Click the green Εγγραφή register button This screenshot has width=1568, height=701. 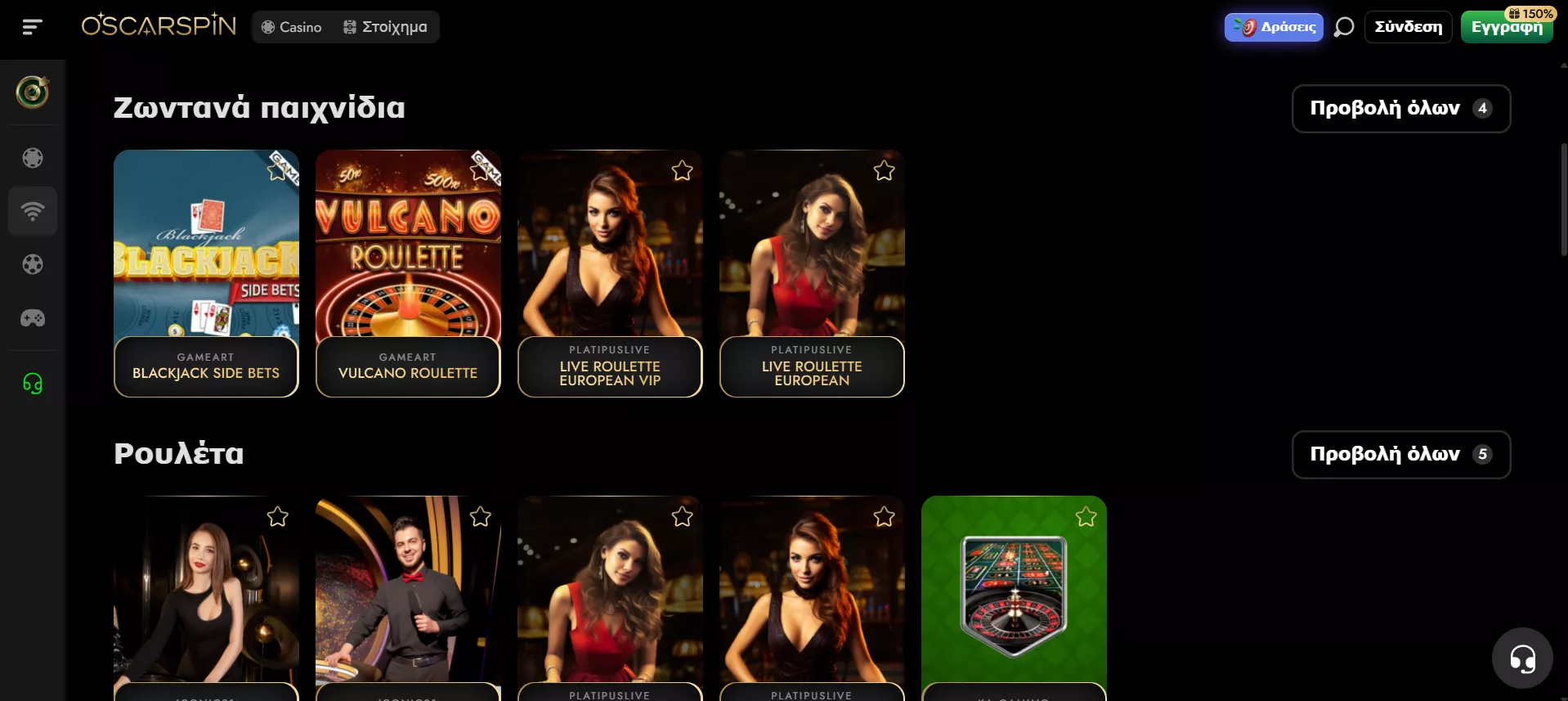coord(1506,28)
